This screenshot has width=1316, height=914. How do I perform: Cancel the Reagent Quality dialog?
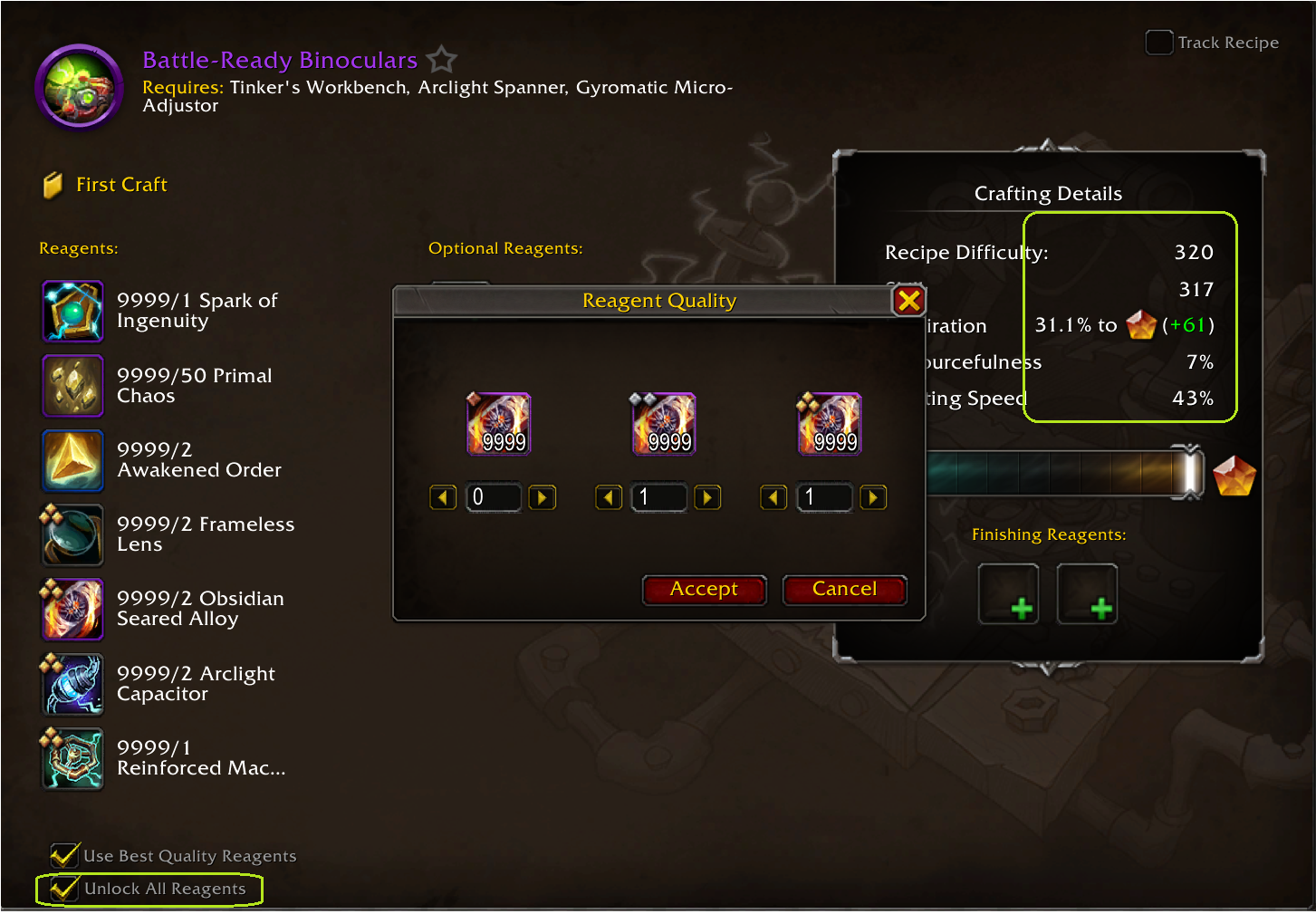pos(844,590)
